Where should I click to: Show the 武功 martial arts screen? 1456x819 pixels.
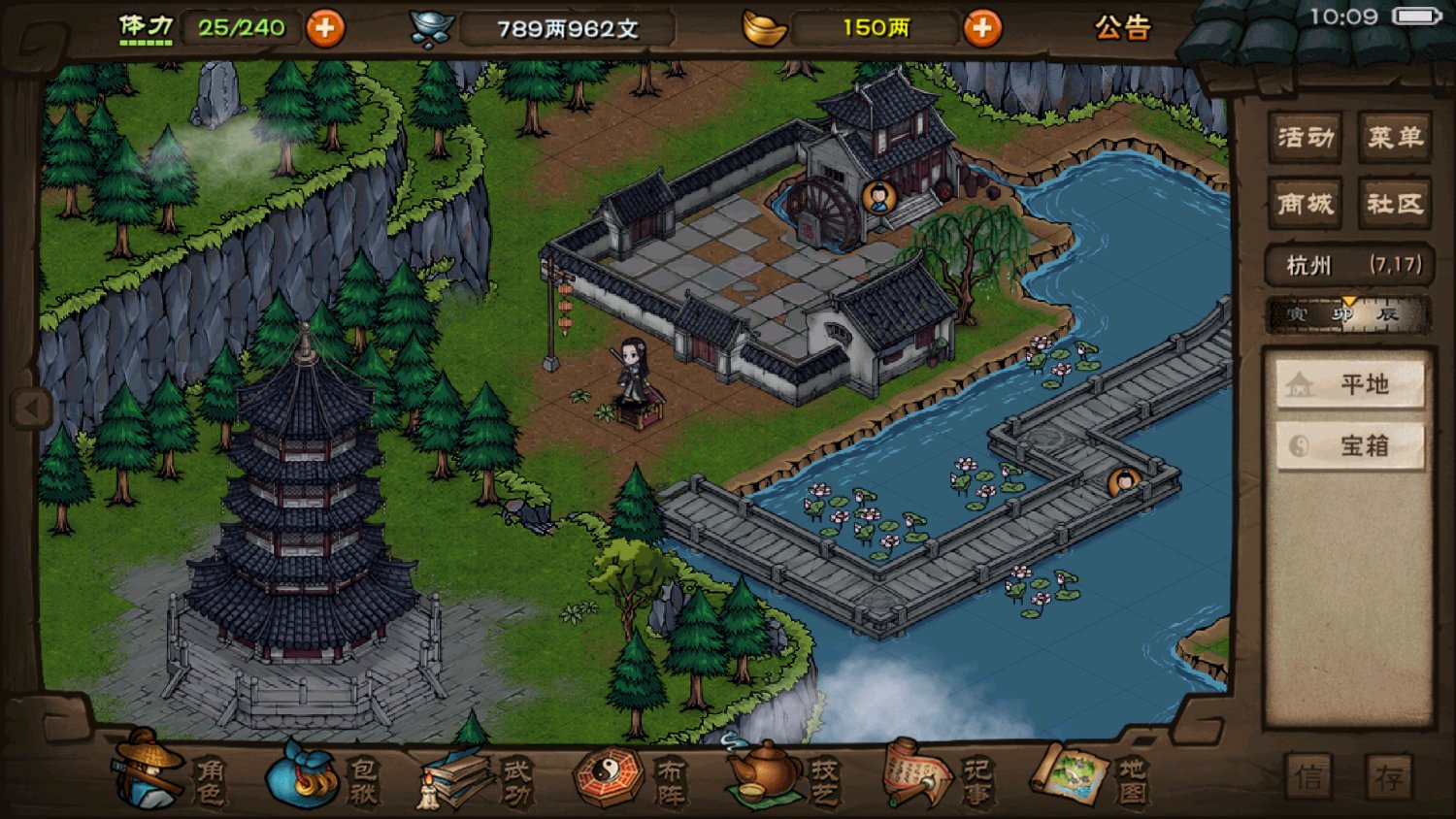(x=476, y=778)
